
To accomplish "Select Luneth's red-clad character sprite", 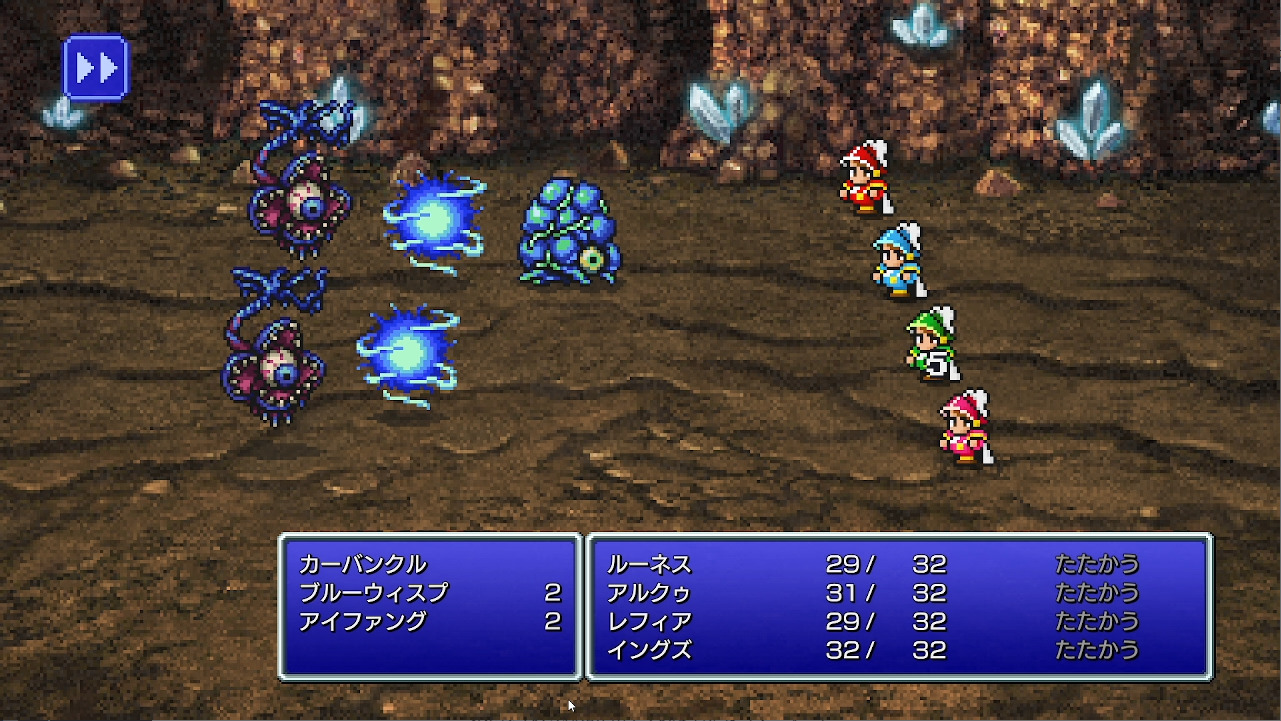I will [864, 185].
